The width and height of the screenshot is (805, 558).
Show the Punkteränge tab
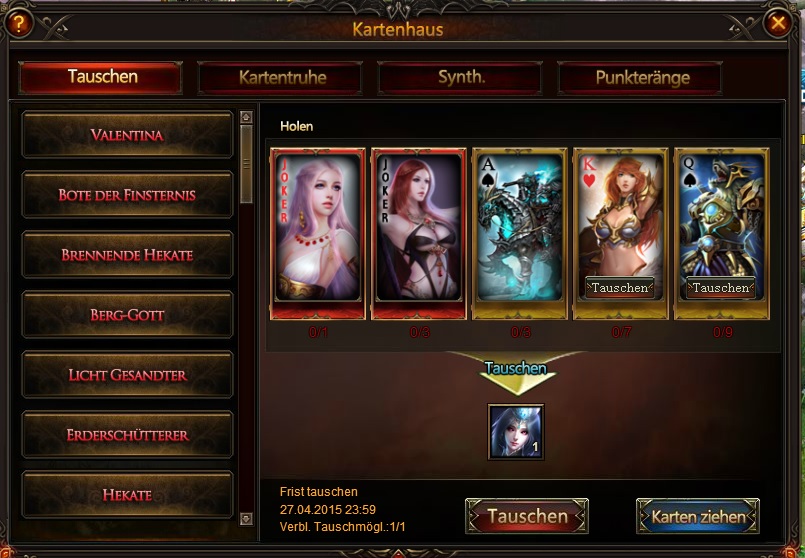click(642, 77)
